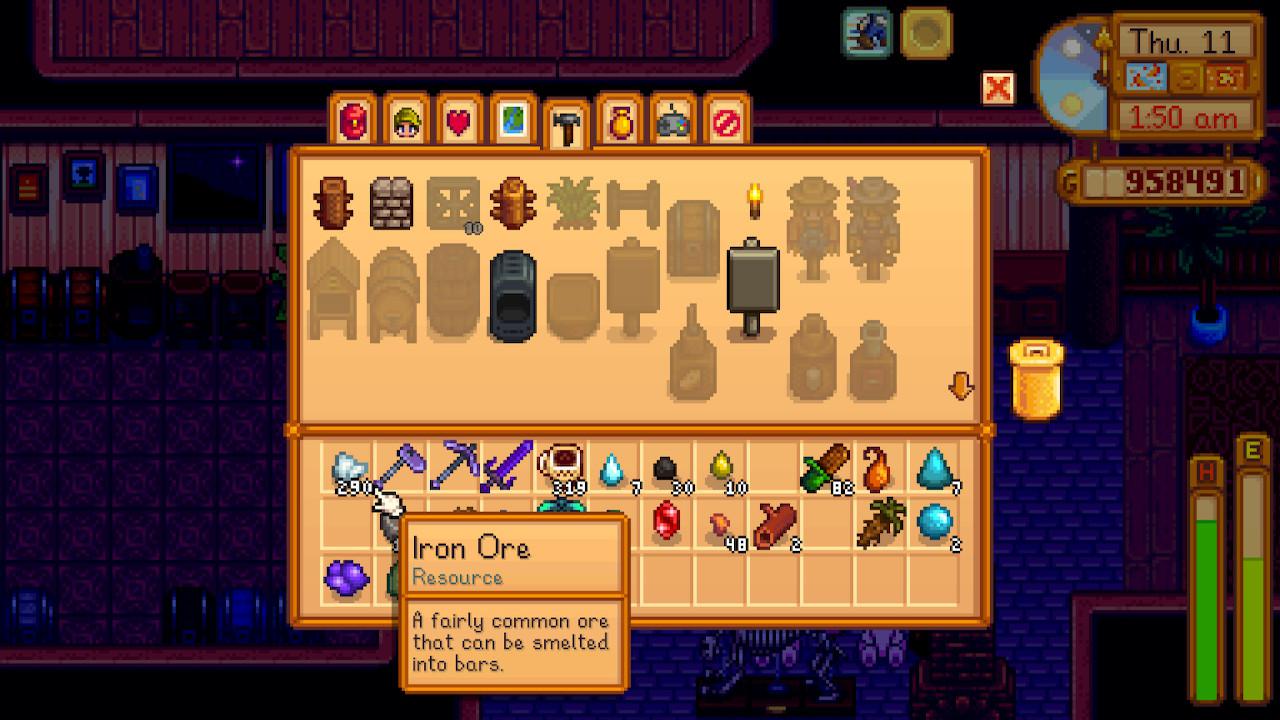Open the Exit Game tab
The width and height of the screenshot is (1280, 720).
[x=727, y=121]
